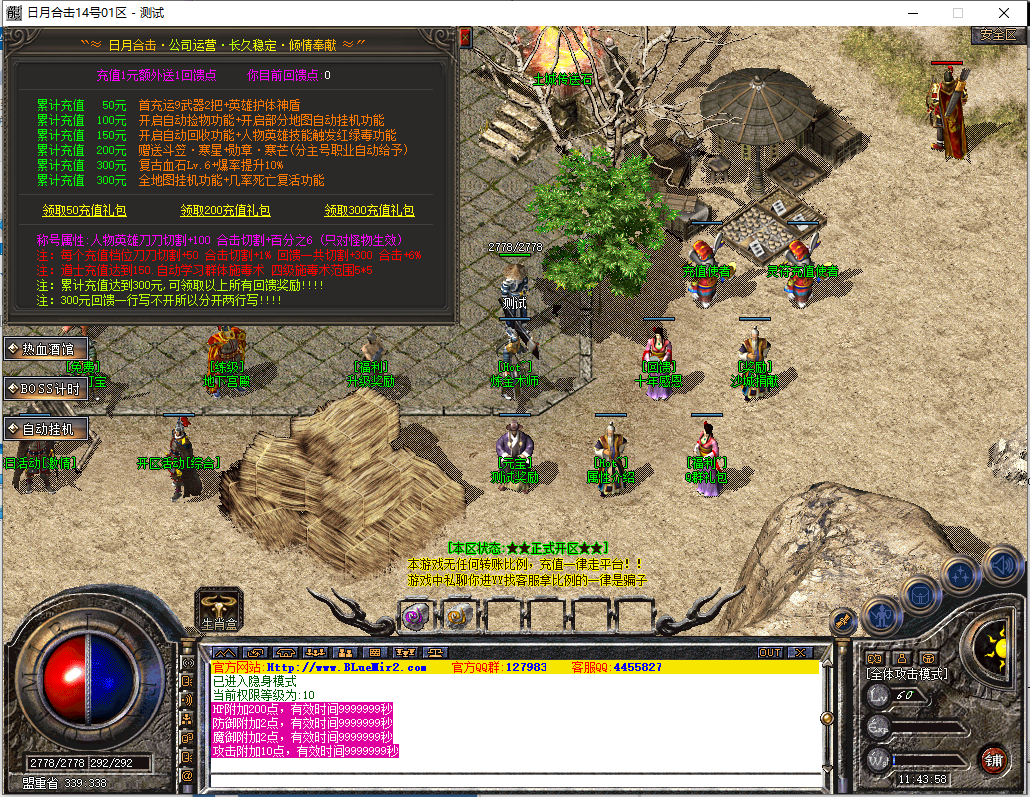This screenshot has height=797, width=1030.
Task: Activate the 自动挂机 auto-battle button
Action: [x=46, y=429]
